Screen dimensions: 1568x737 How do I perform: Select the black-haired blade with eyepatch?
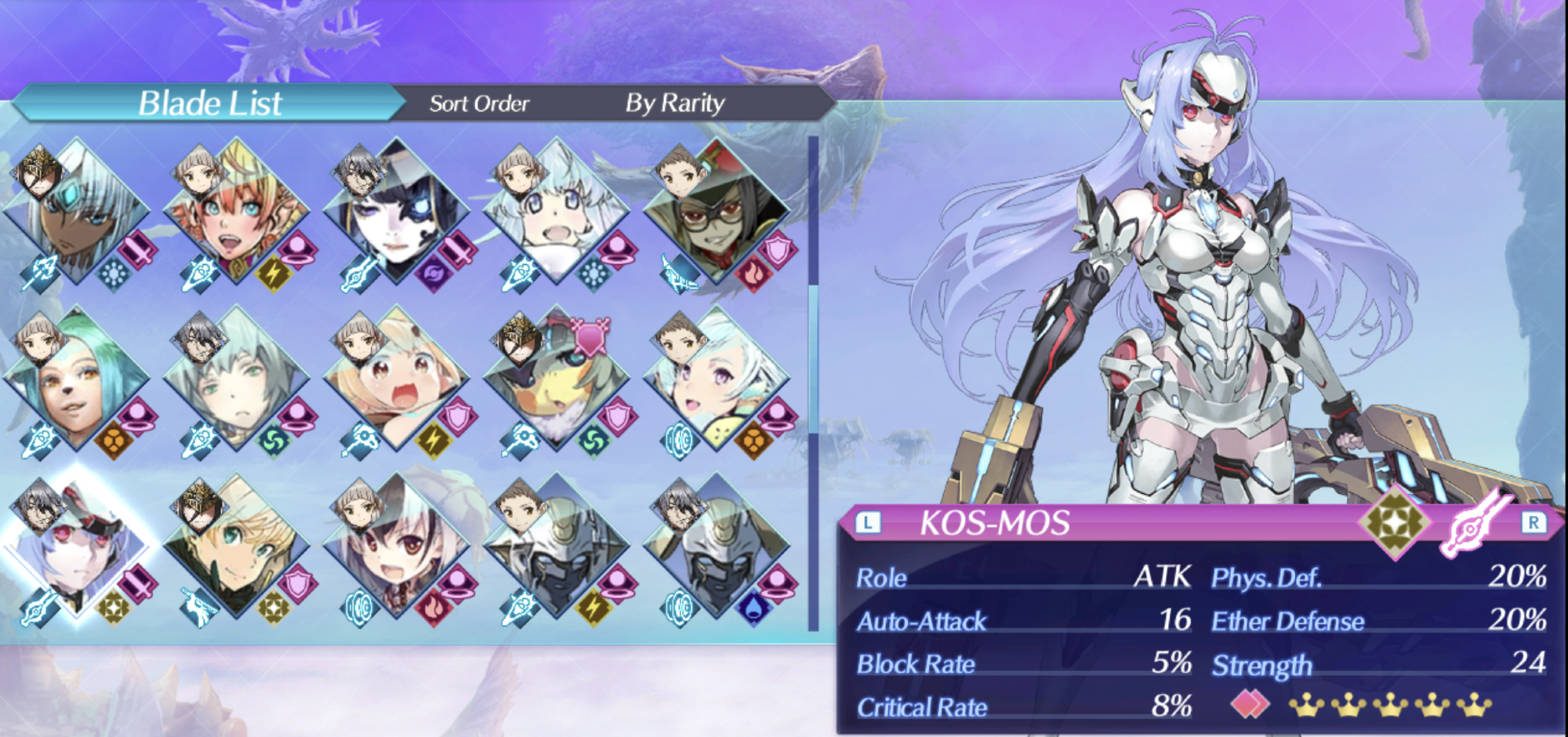tap(397, 212)
